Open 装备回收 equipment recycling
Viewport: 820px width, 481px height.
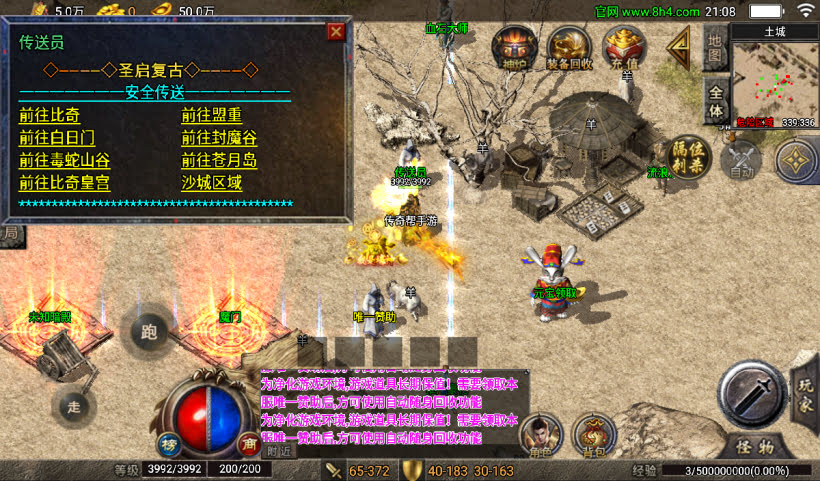pos(569,48)
